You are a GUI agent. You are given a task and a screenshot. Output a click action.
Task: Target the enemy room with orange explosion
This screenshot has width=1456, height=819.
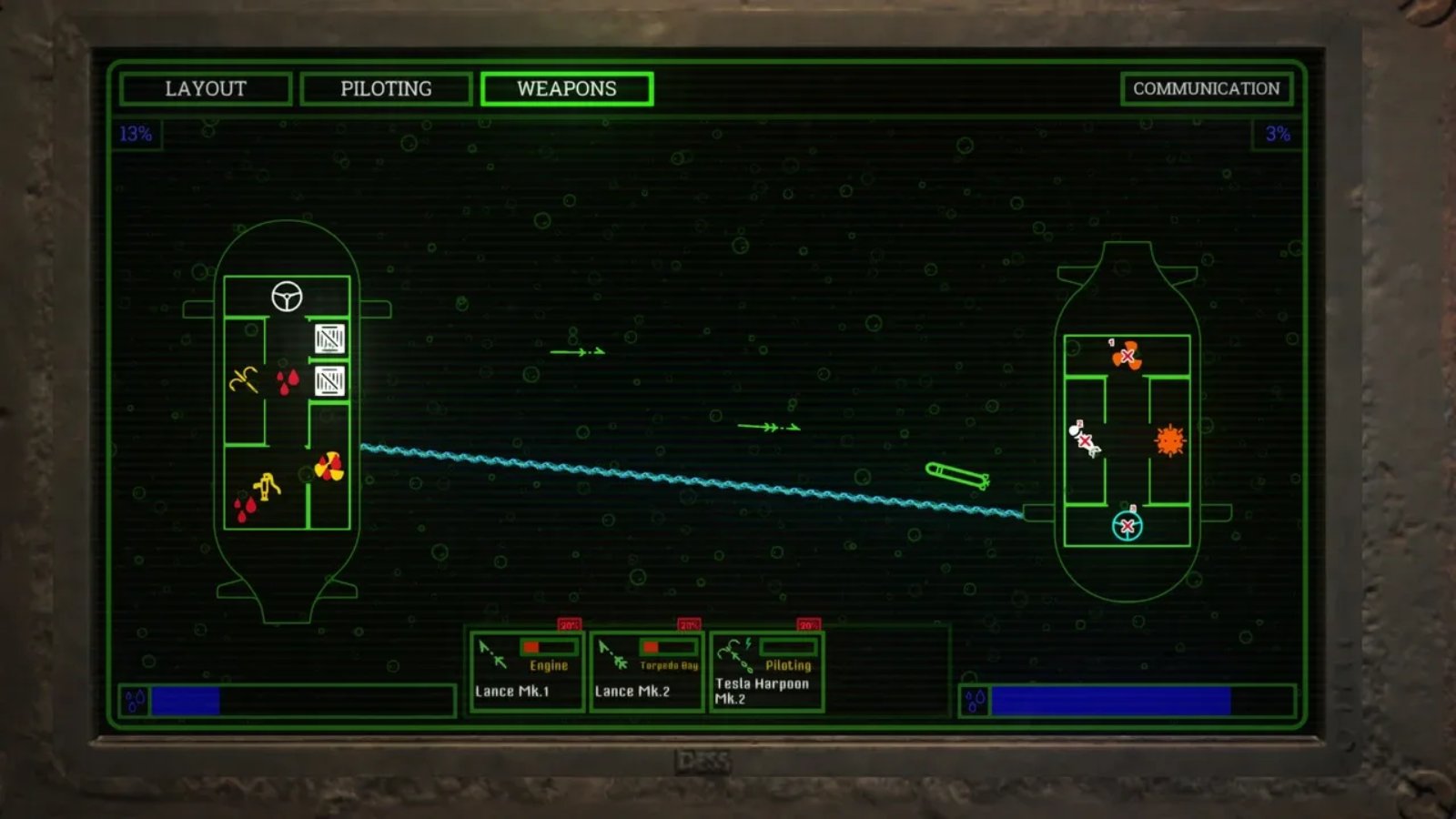point(1169,440)
